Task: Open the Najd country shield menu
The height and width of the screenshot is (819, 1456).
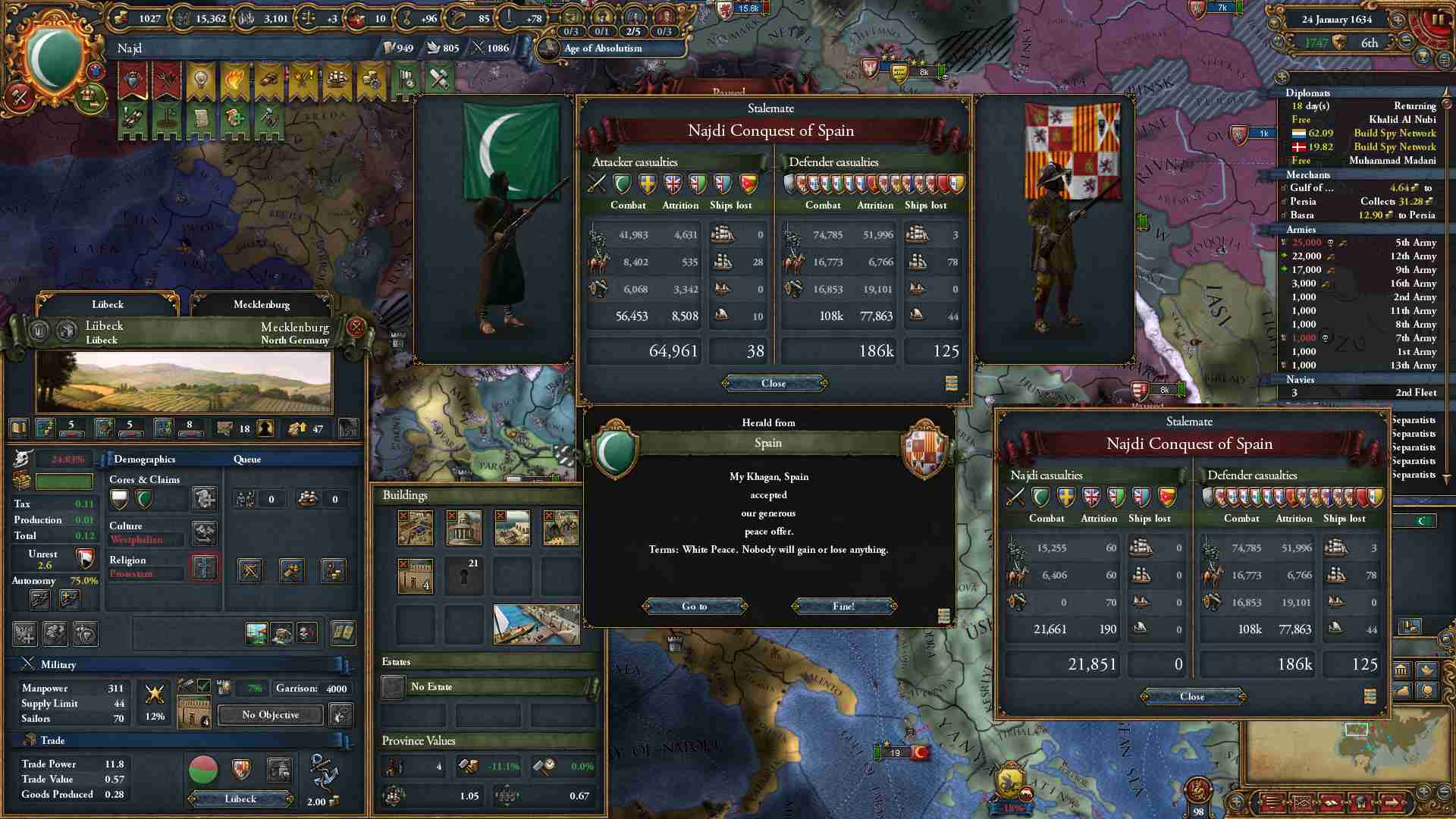Action: click(x=55, y=61)
